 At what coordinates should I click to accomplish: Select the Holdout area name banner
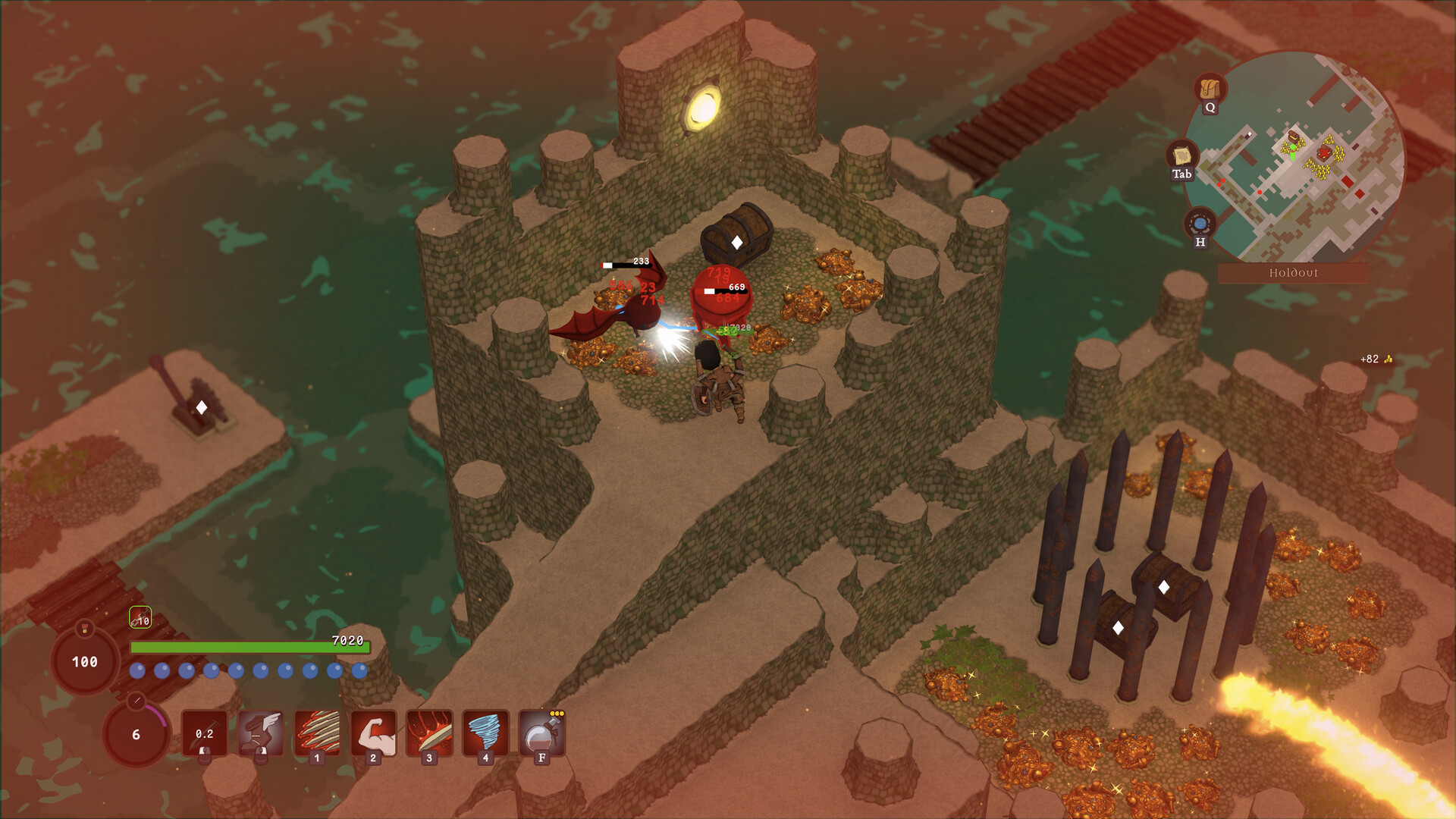1293,273
